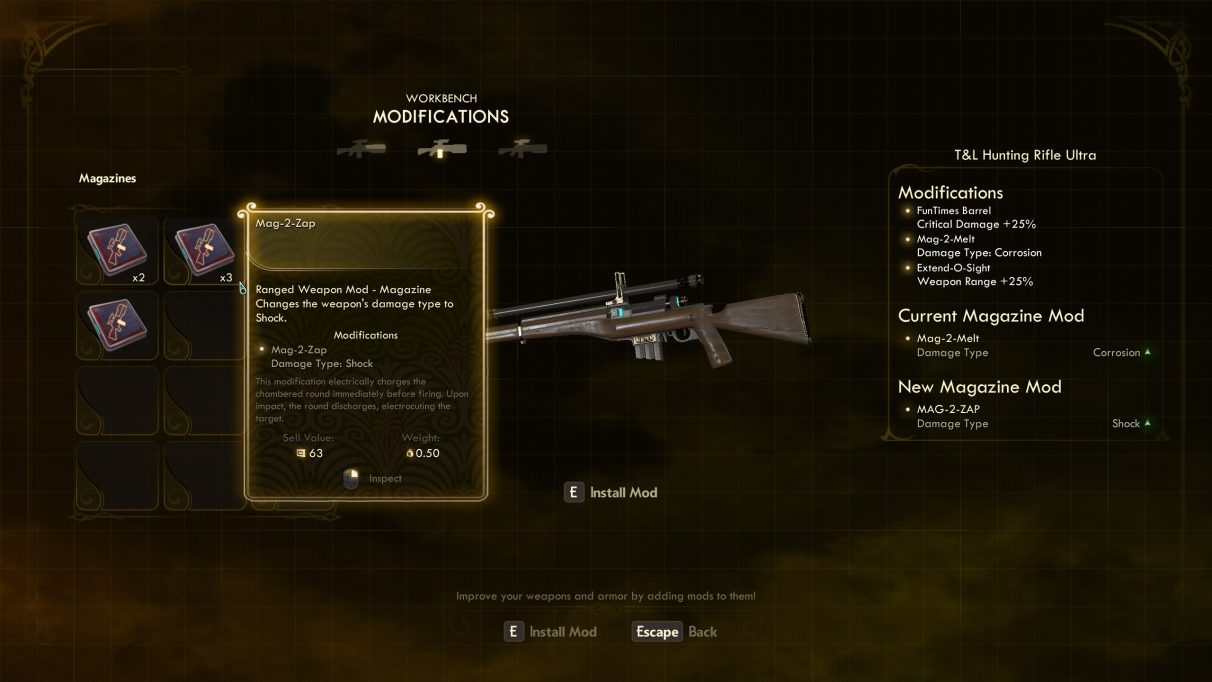This screenshot has width=1212, height=682.
Task: Select the magazine mod slot tab
Action: [442, 149]
